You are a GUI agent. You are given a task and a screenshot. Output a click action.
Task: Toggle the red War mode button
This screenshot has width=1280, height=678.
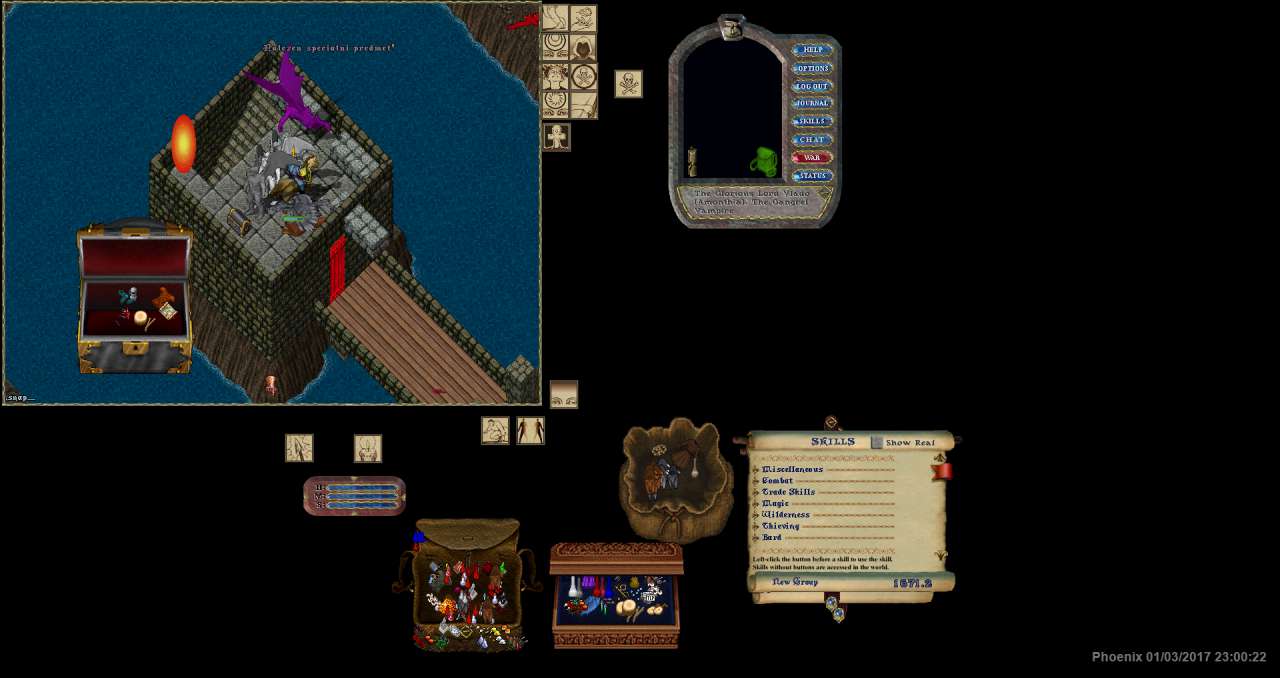tap(812, 157)
